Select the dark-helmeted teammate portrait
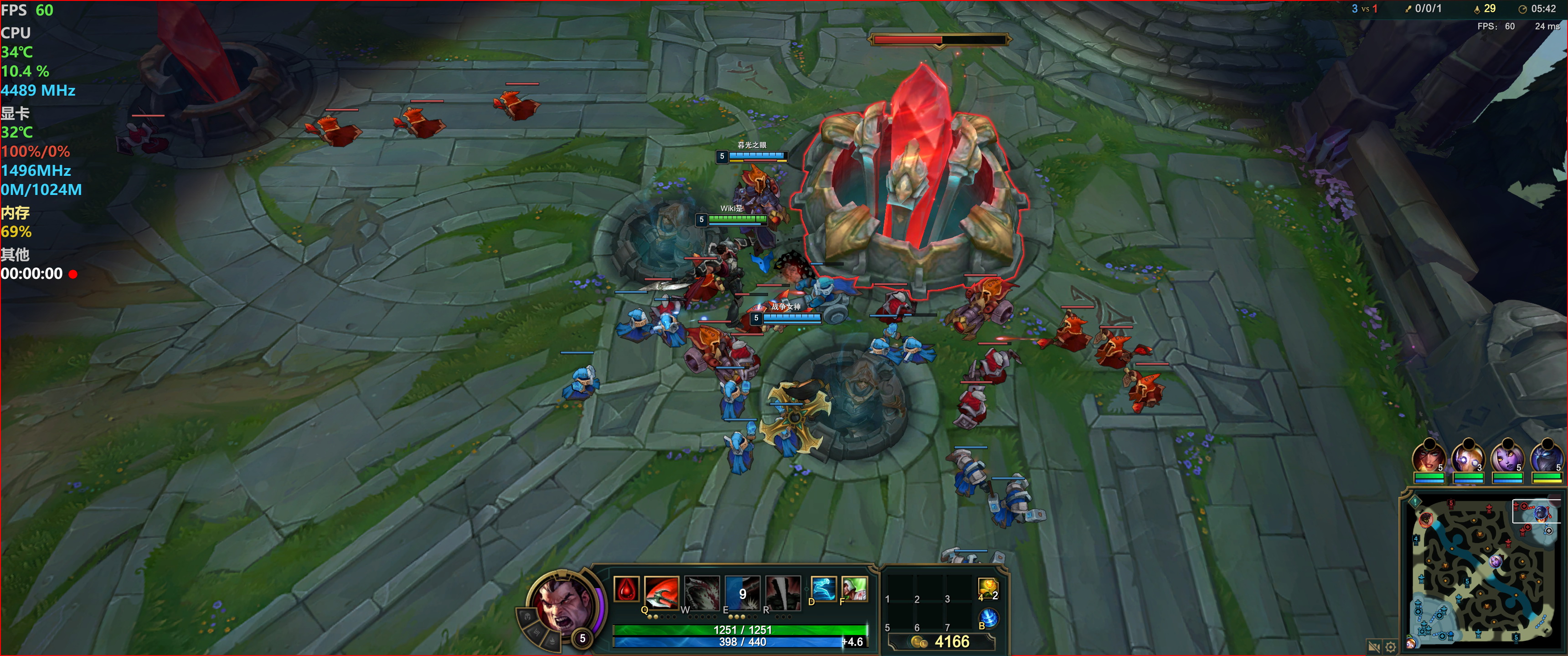1568x656 pixels. (1546, 456)
